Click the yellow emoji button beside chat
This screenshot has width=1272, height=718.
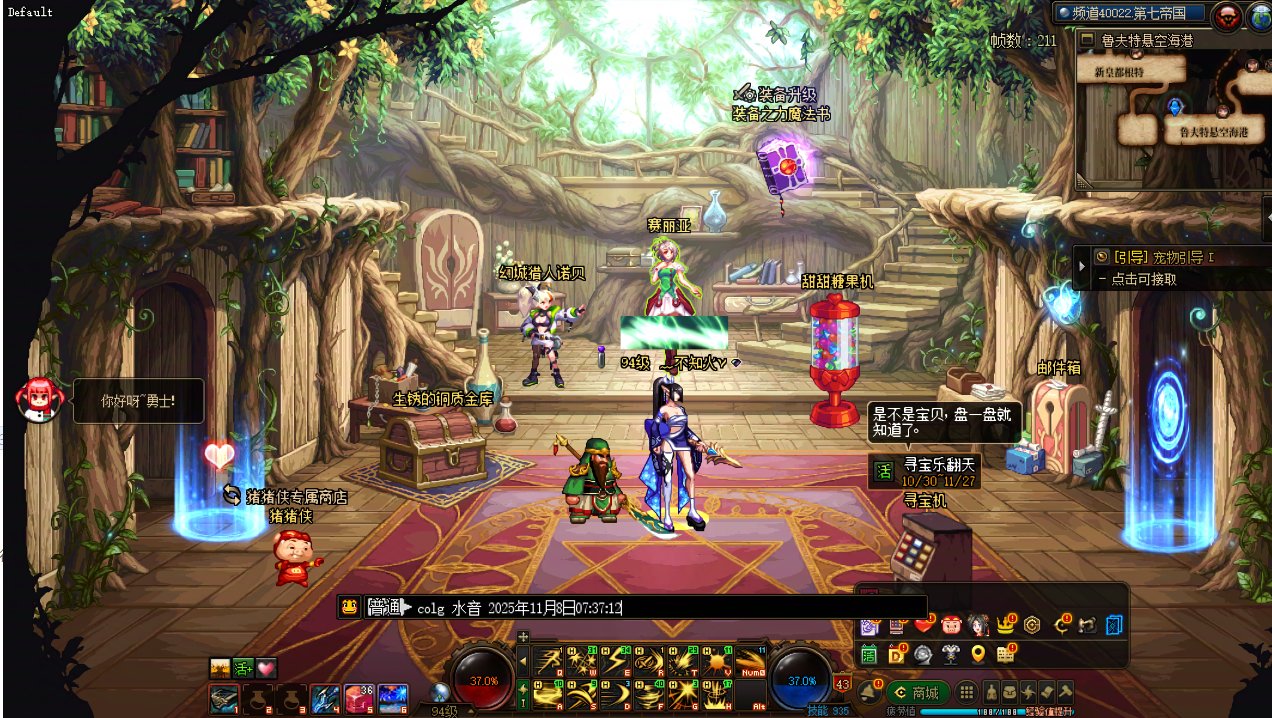[349, 607]
